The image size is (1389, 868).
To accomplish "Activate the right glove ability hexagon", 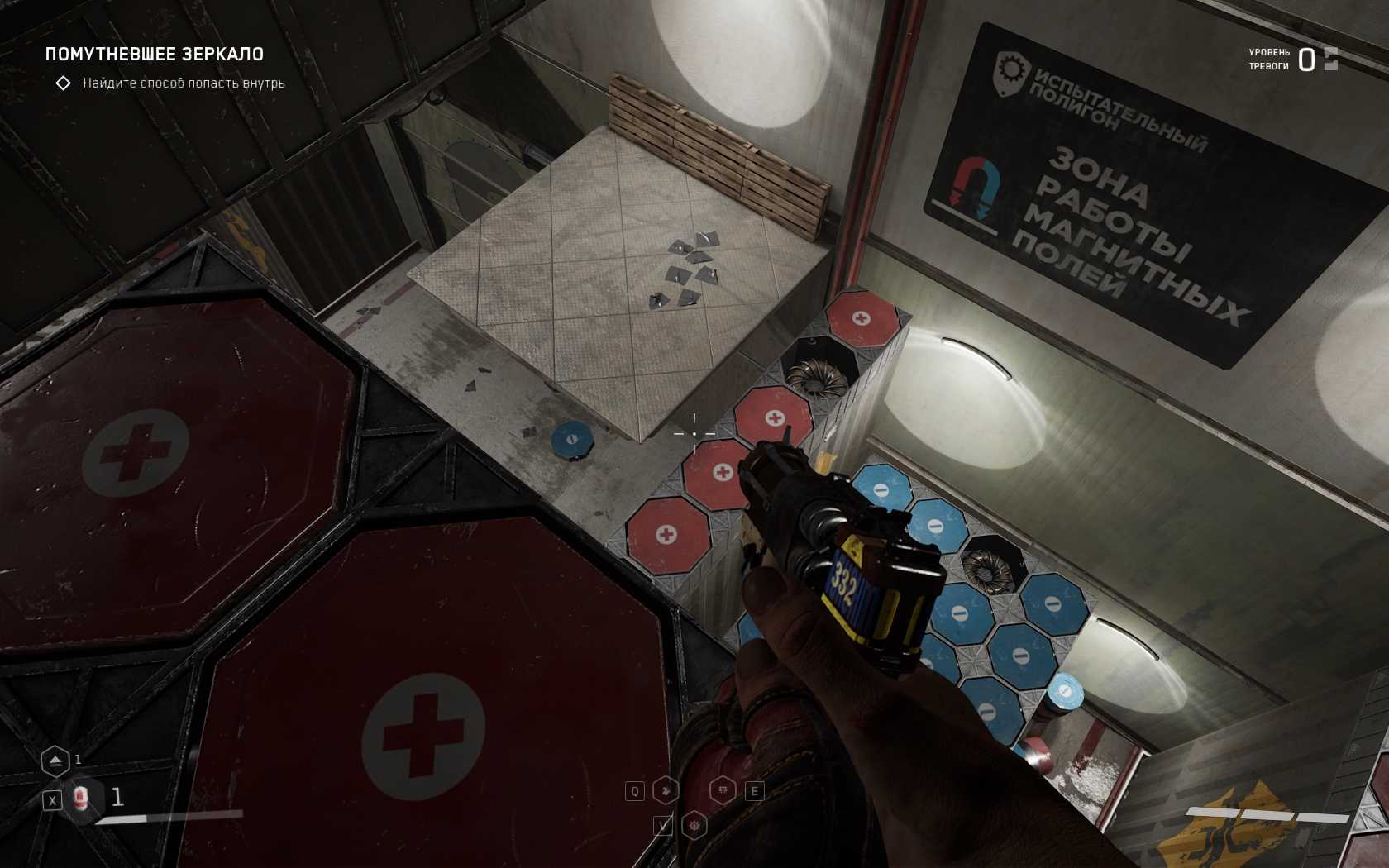I will (x=723, y=791).
